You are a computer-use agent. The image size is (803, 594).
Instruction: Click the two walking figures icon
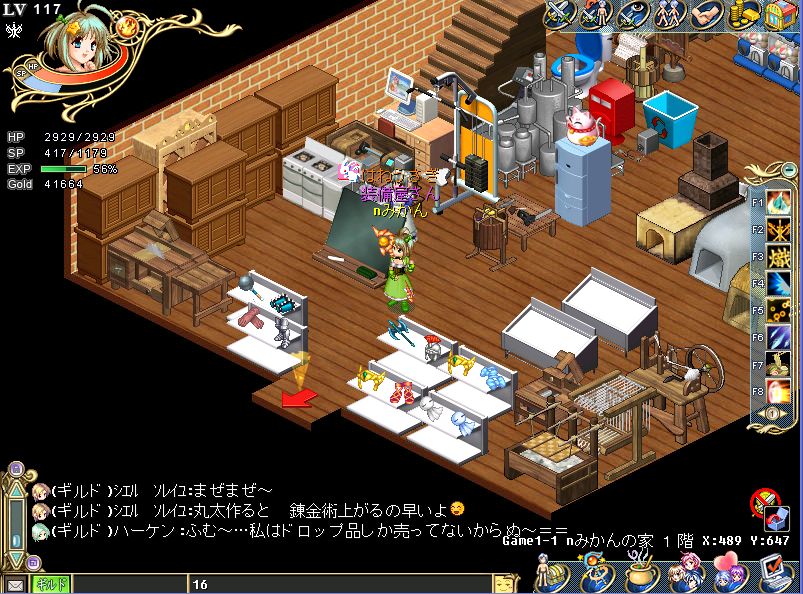671,13
